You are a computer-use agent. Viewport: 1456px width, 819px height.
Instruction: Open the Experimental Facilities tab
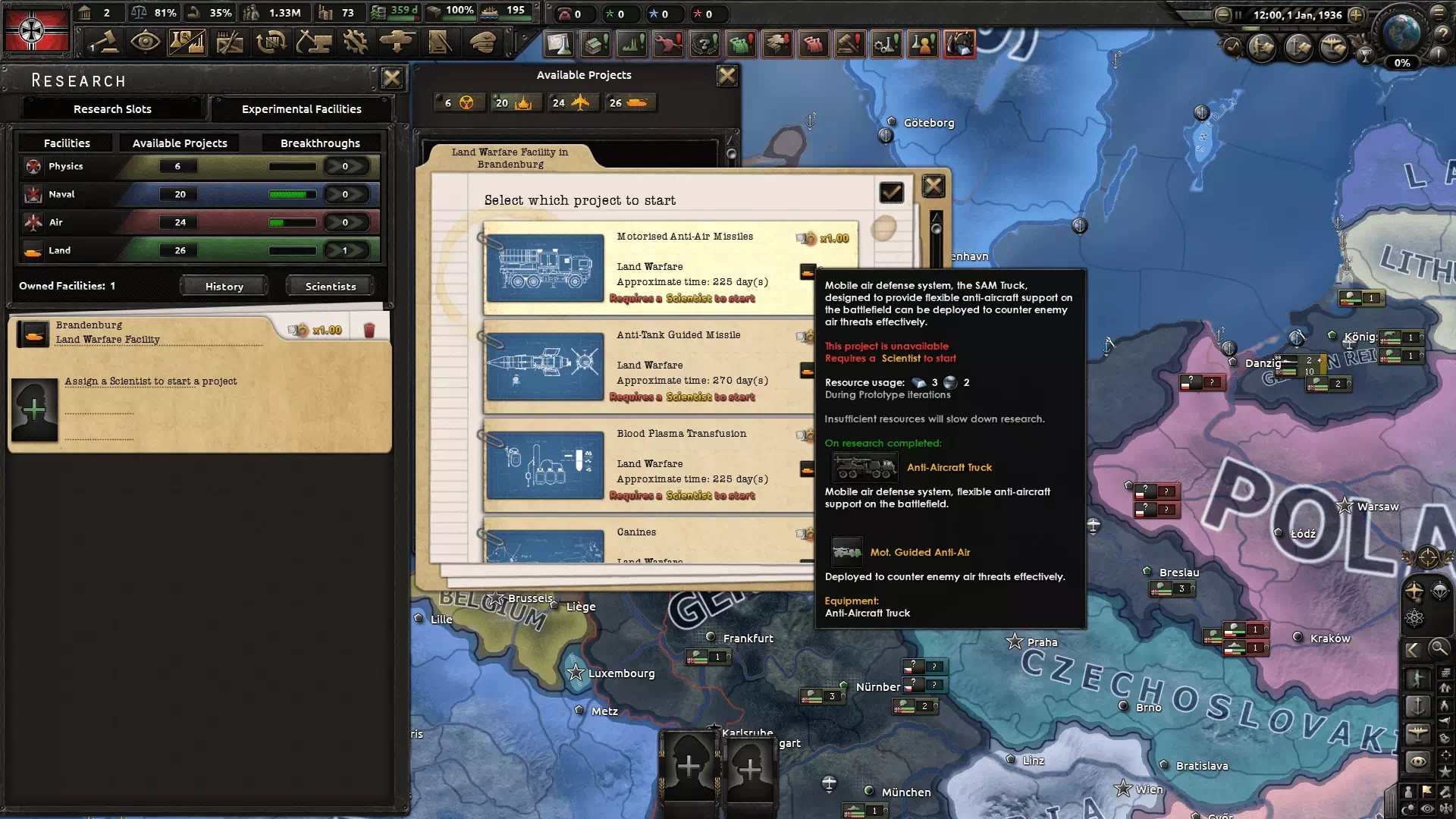(x=301, y=109)
